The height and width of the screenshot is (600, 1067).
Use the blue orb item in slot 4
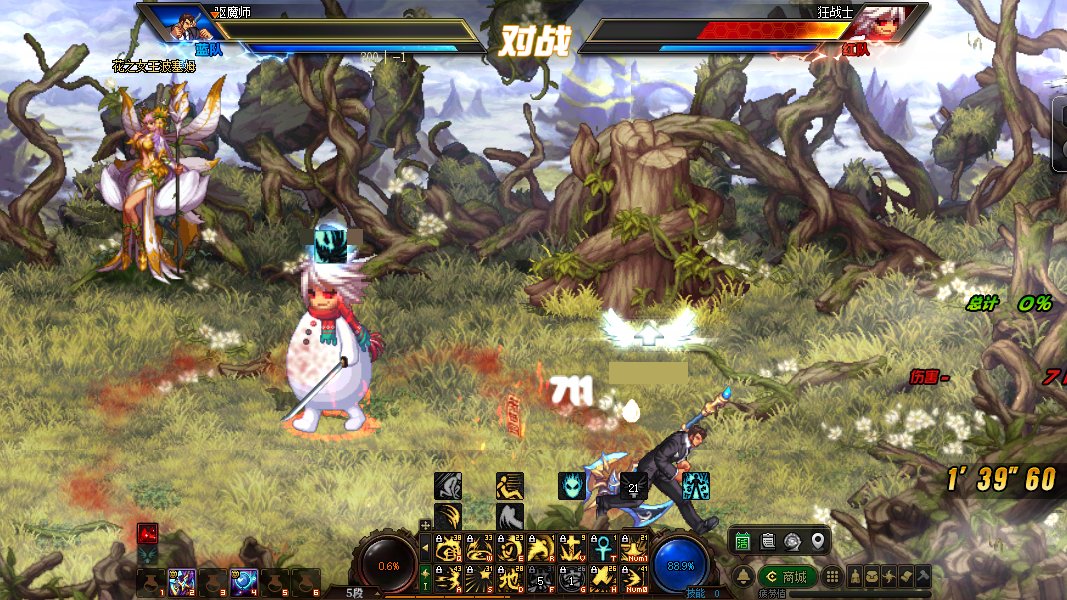tap(245, 582)
